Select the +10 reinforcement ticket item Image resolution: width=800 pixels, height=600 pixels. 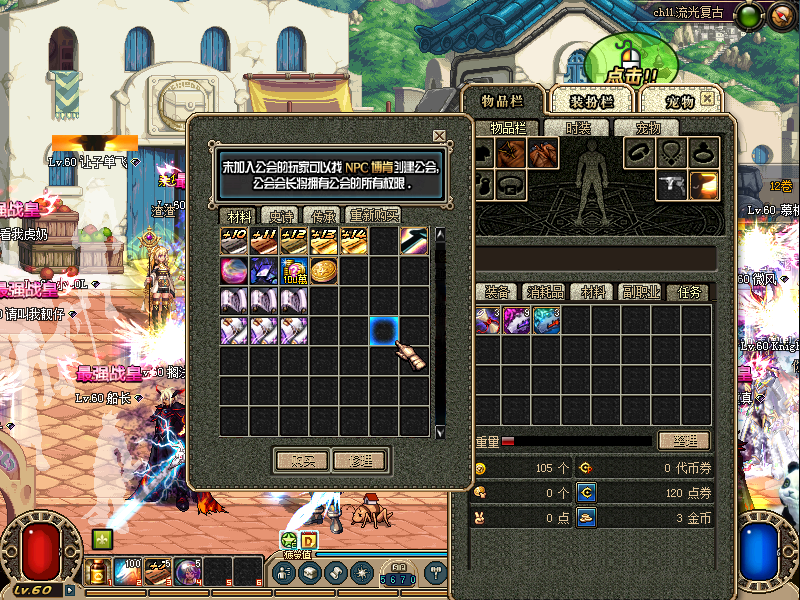pyautogui.click(x=234, y=240)
